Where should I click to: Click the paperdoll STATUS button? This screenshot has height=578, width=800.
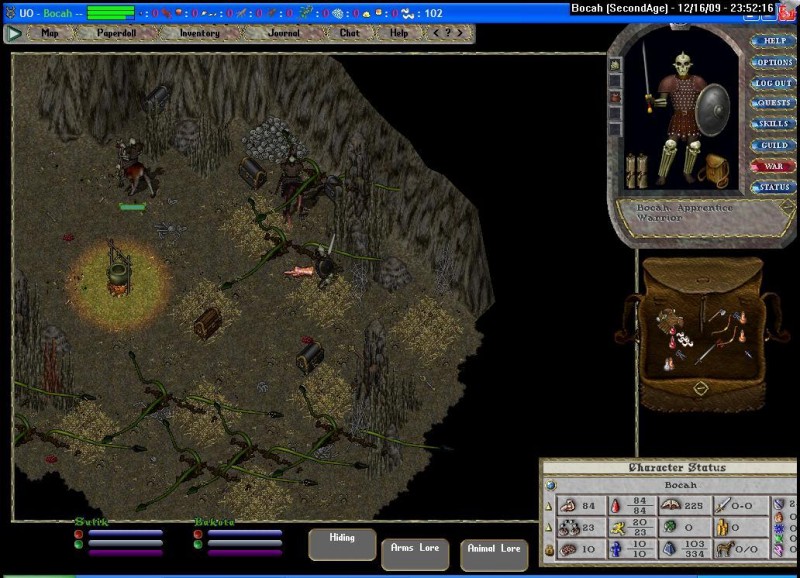(x=774, y=187)
